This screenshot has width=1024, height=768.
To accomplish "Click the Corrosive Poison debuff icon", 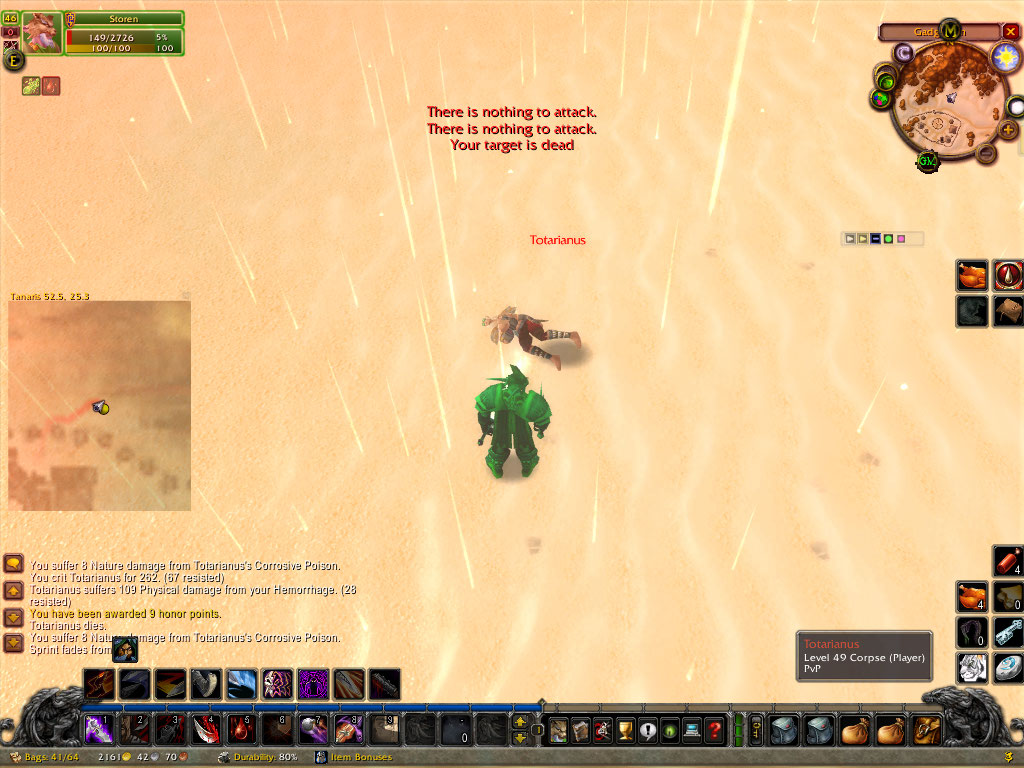I will [x=31, y=86].
